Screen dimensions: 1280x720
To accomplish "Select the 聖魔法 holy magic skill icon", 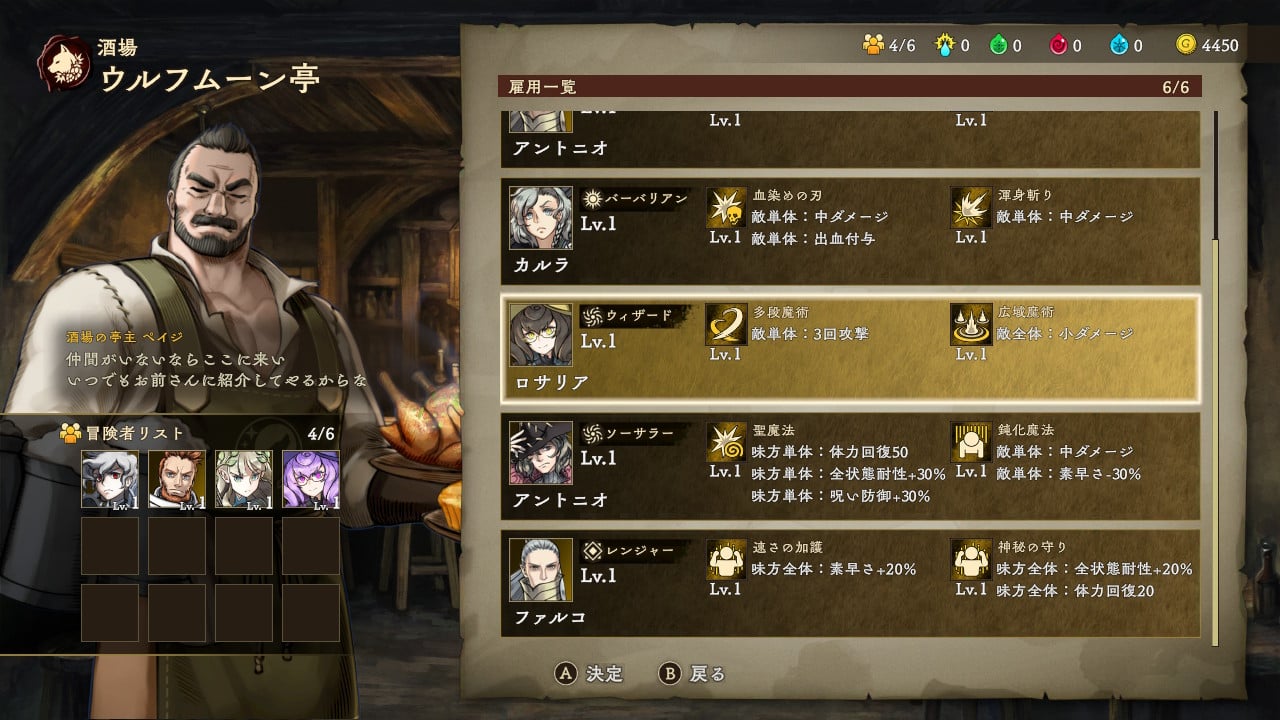I will (x=726, y=443).
